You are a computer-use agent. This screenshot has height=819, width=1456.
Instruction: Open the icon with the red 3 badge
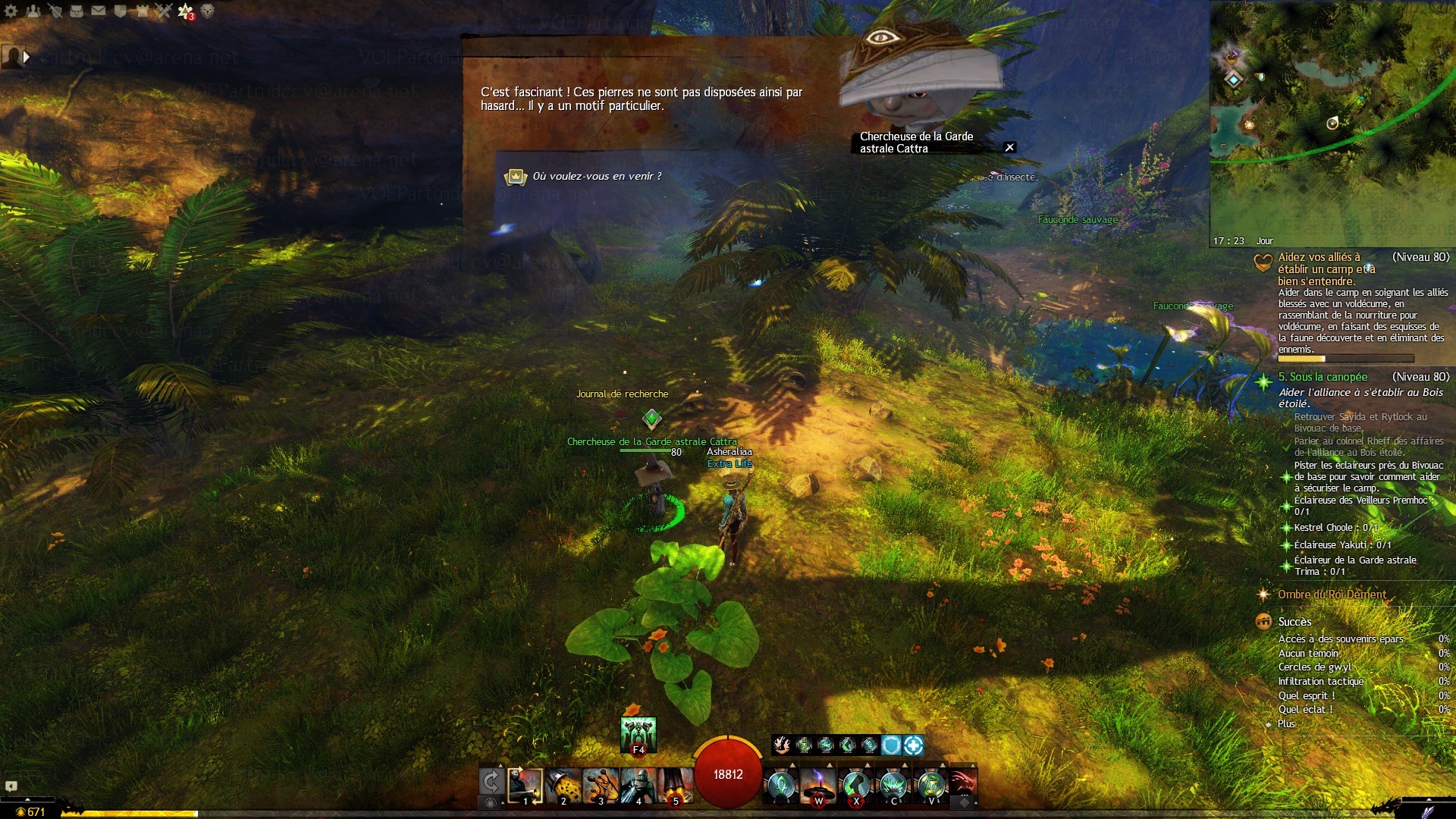186,11
